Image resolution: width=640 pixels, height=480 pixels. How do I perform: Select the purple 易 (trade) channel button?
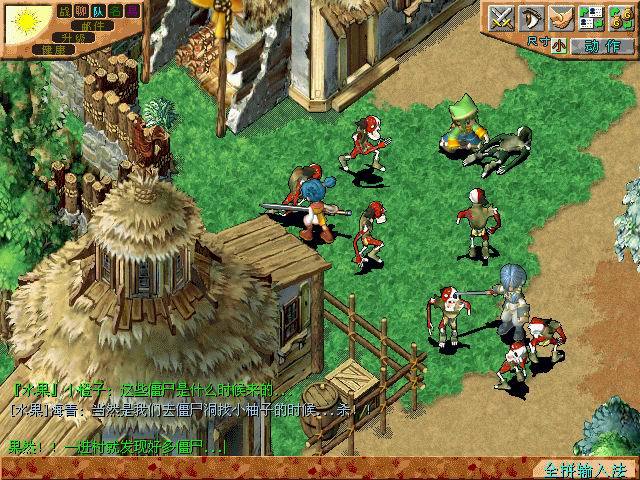(x=133, y=10)
